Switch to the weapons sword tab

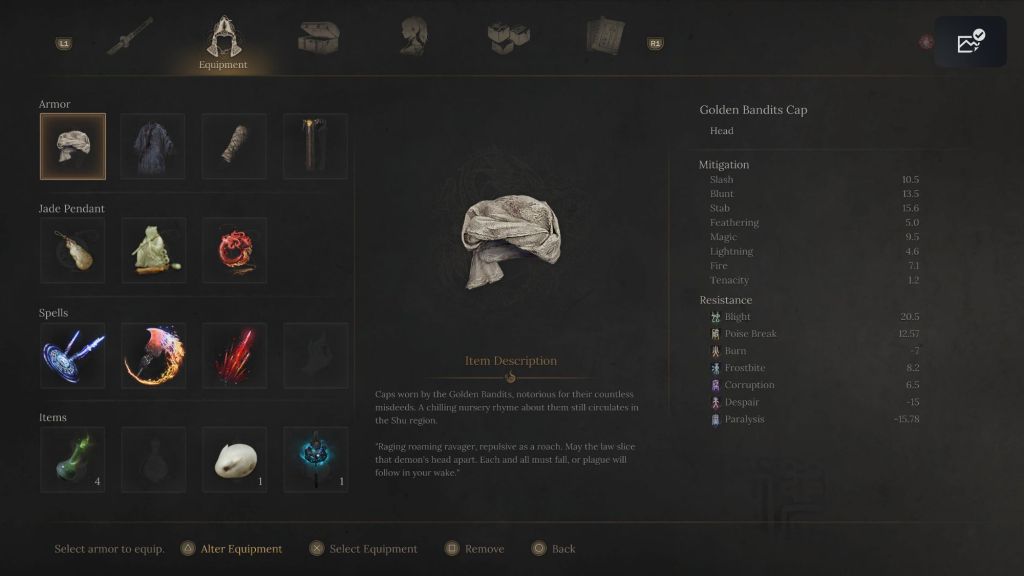point(130,36)
